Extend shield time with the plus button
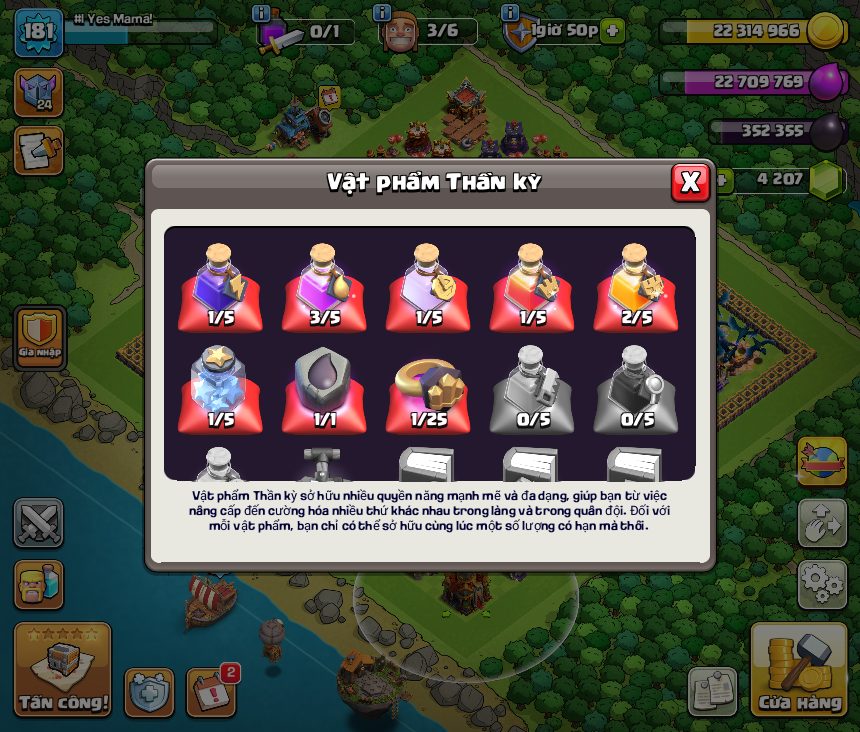Screen dimensions: 860x732 coord(612,31)
